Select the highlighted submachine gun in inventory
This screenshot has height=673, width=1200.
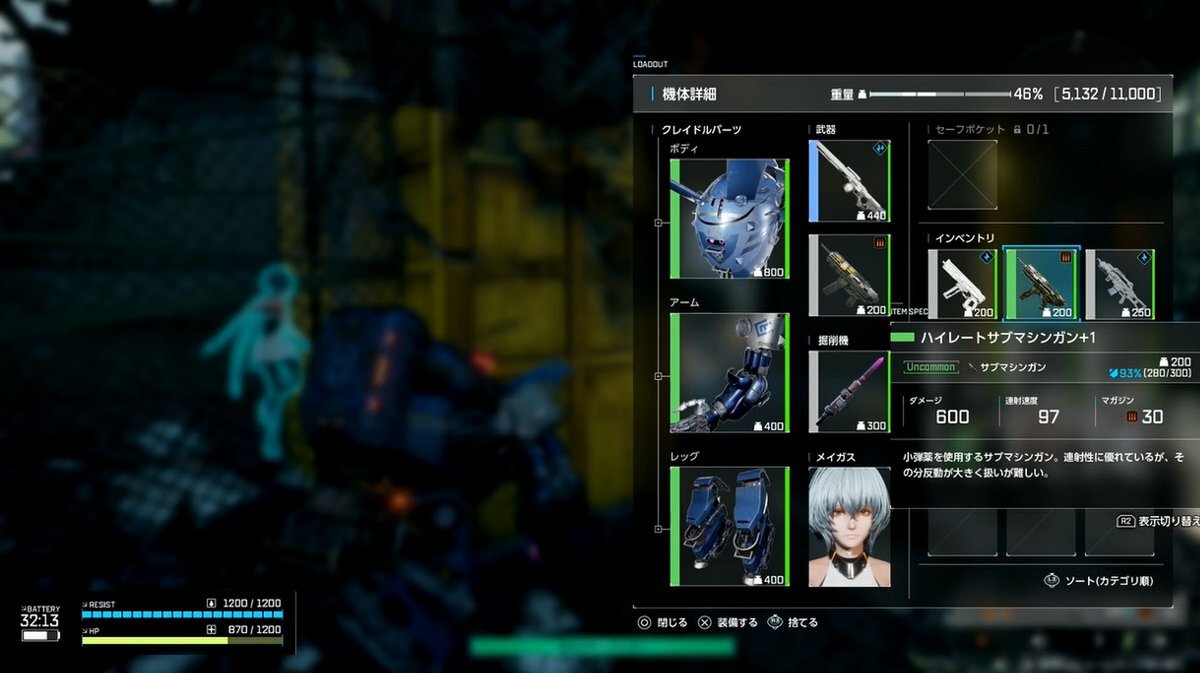point(1041,285)
